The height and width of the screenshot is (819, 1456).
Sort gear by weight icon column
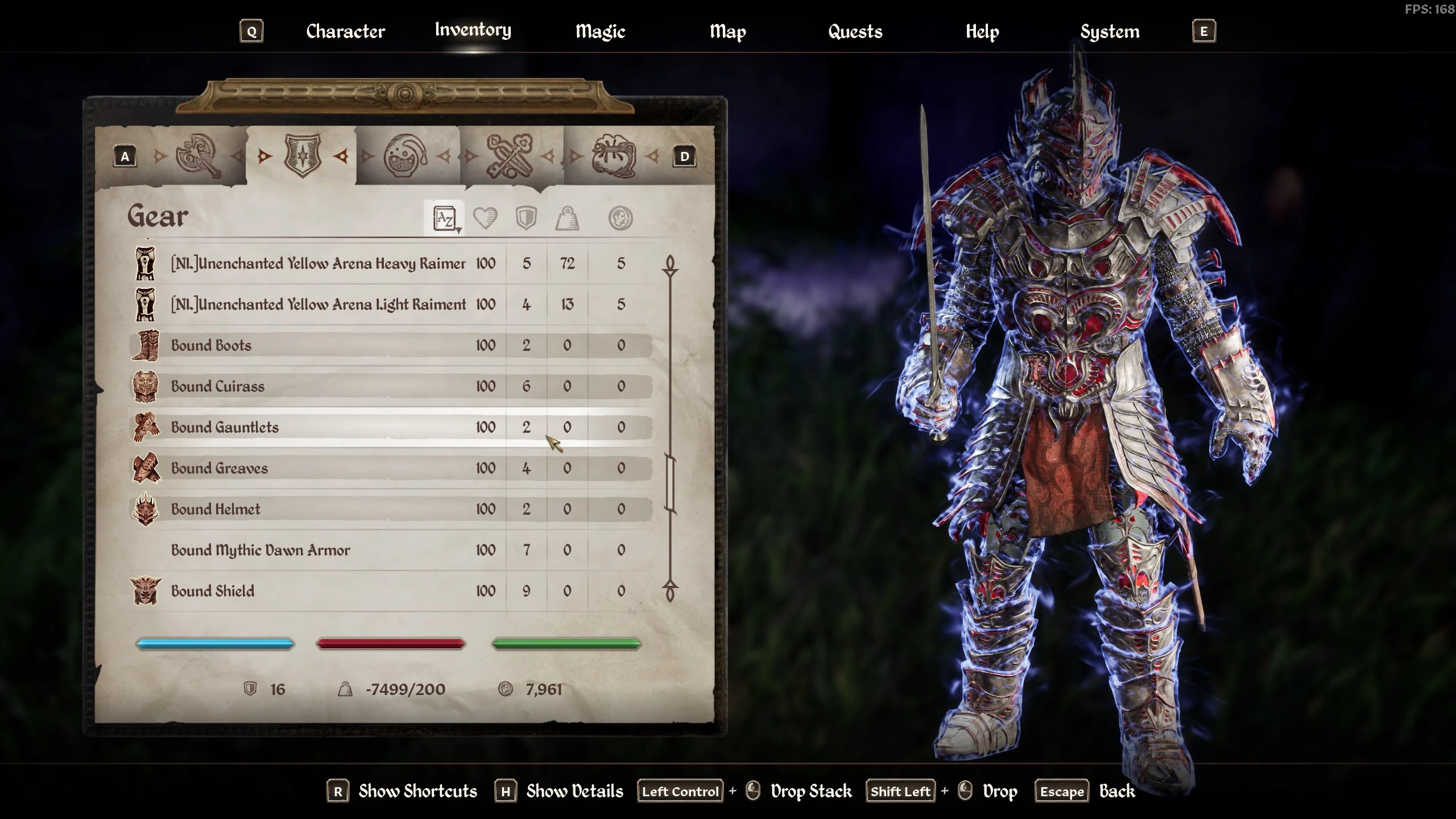point(567,218)
